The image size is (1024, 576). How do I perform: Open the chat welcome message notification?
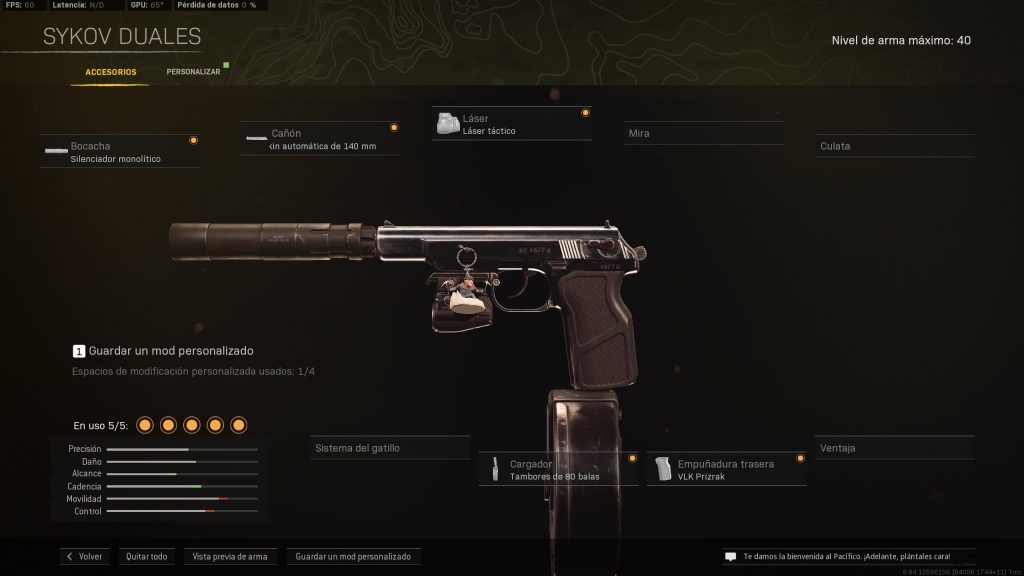pyautogui.click(x=836, y=556)
